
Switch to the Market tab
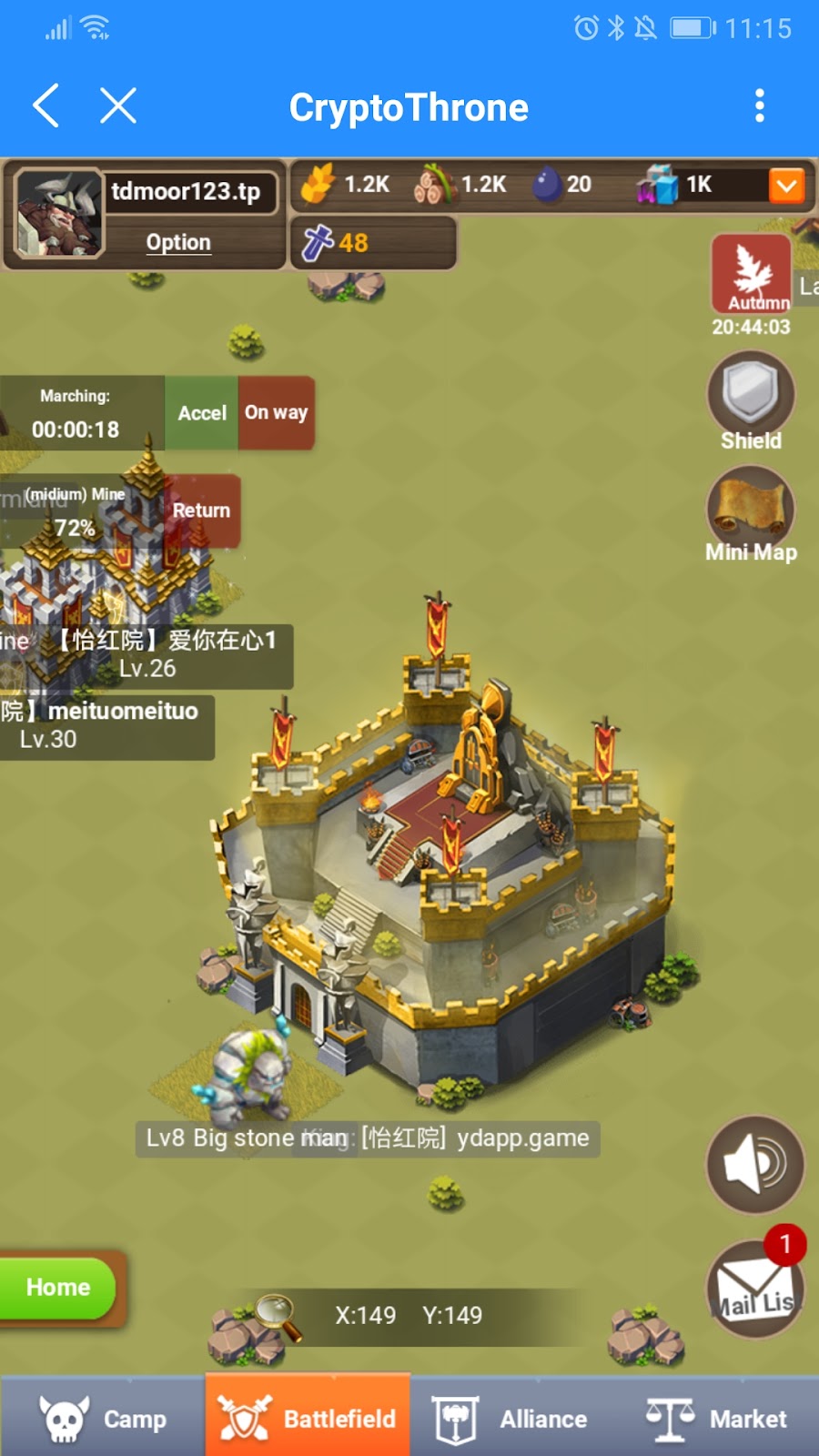pos(716,1419)
